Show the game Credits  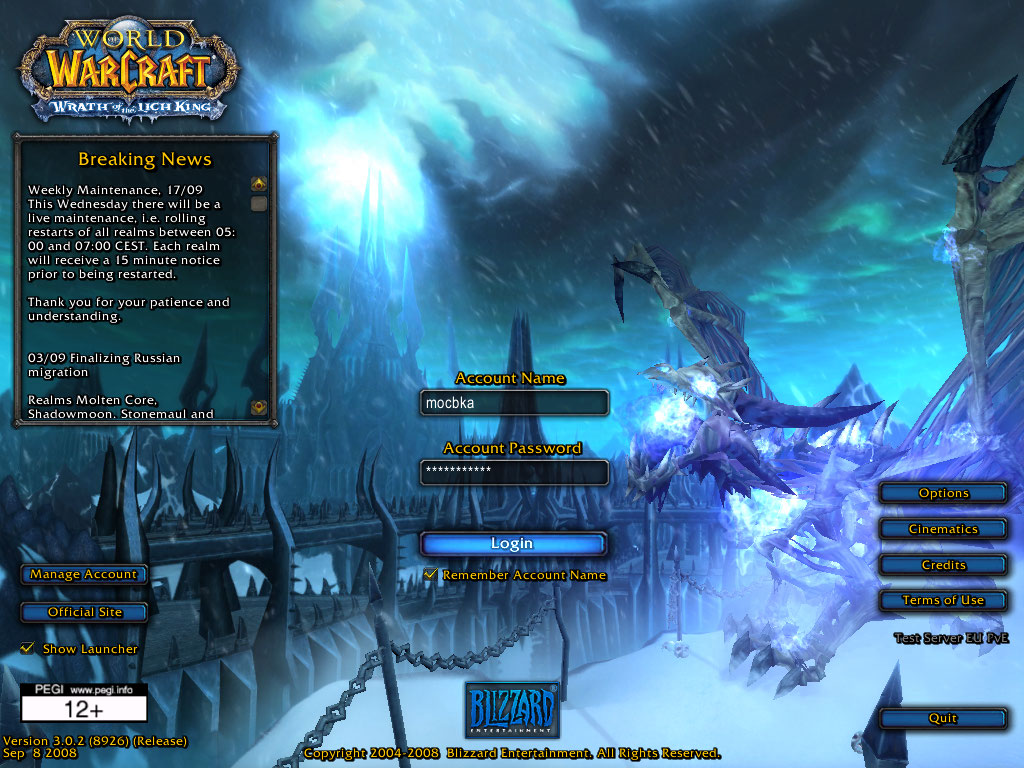pos(943,565)
